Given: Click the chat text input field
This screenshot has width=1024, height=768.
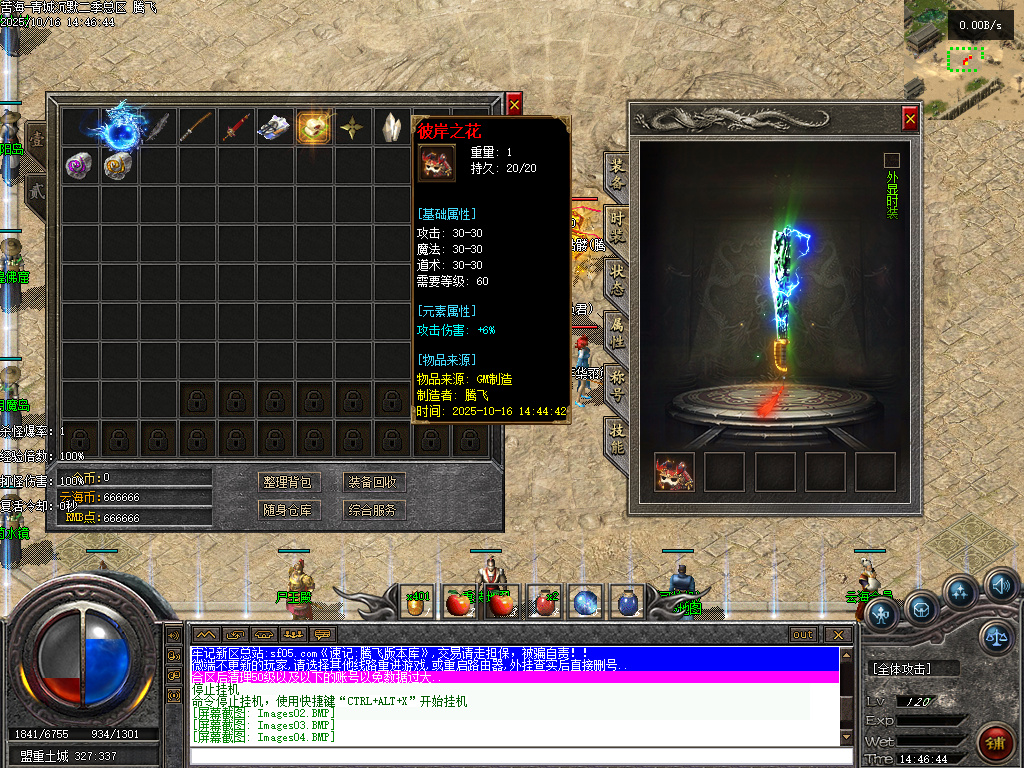Looking at the screenshot, I should (510, 755).
